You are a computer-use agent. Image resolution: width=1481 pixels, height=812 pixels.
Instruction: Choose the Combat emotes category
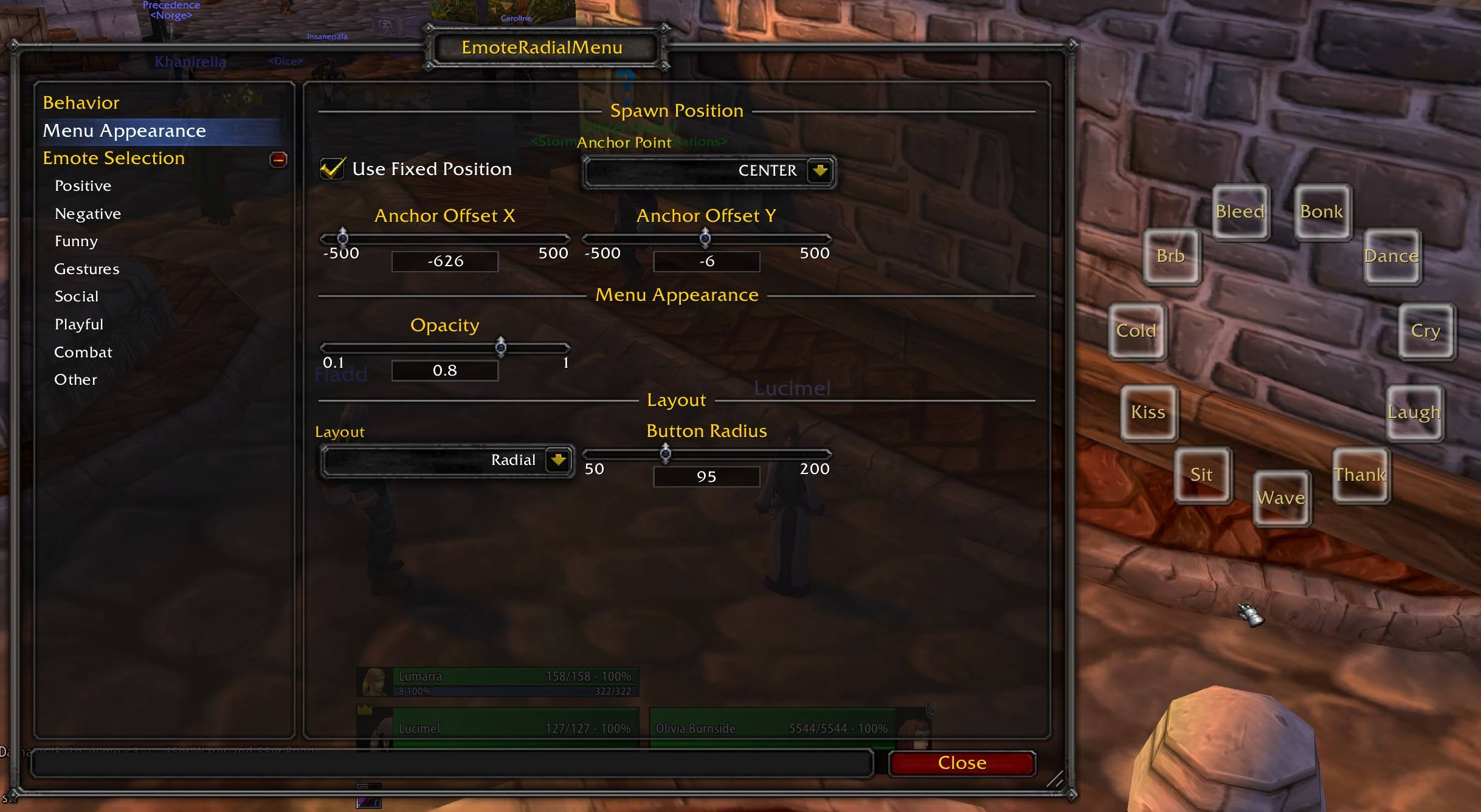click(x=83, y=353)
